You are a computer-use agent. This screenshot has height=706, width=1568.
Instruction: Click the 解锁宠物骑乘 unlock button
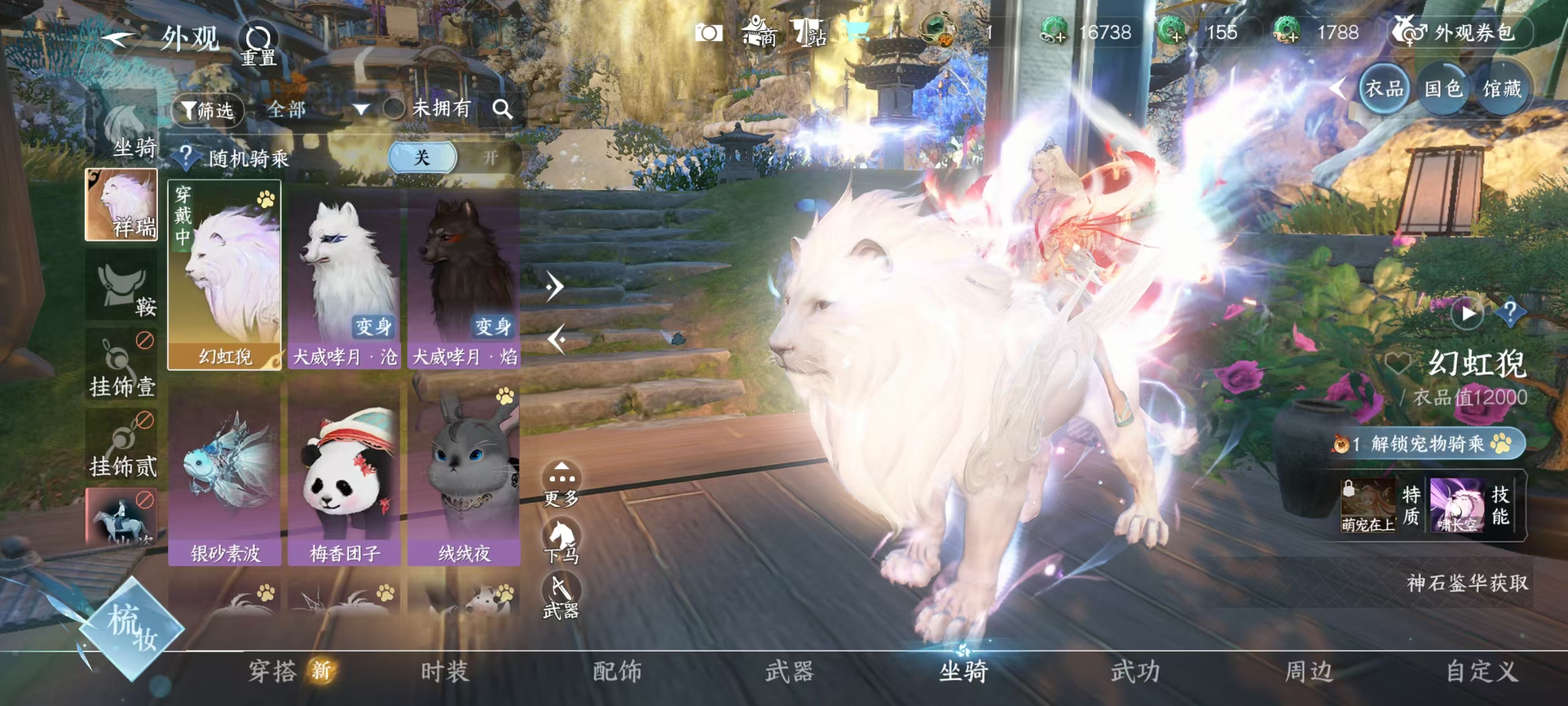click(1427, 443)
